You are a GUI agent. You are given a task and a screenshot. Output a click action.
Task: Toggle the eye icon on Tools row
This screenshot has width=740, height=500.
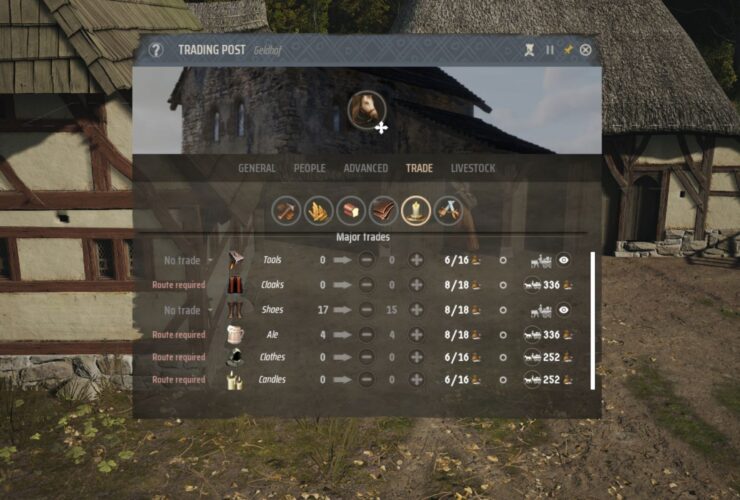click(x=564, y=260)
